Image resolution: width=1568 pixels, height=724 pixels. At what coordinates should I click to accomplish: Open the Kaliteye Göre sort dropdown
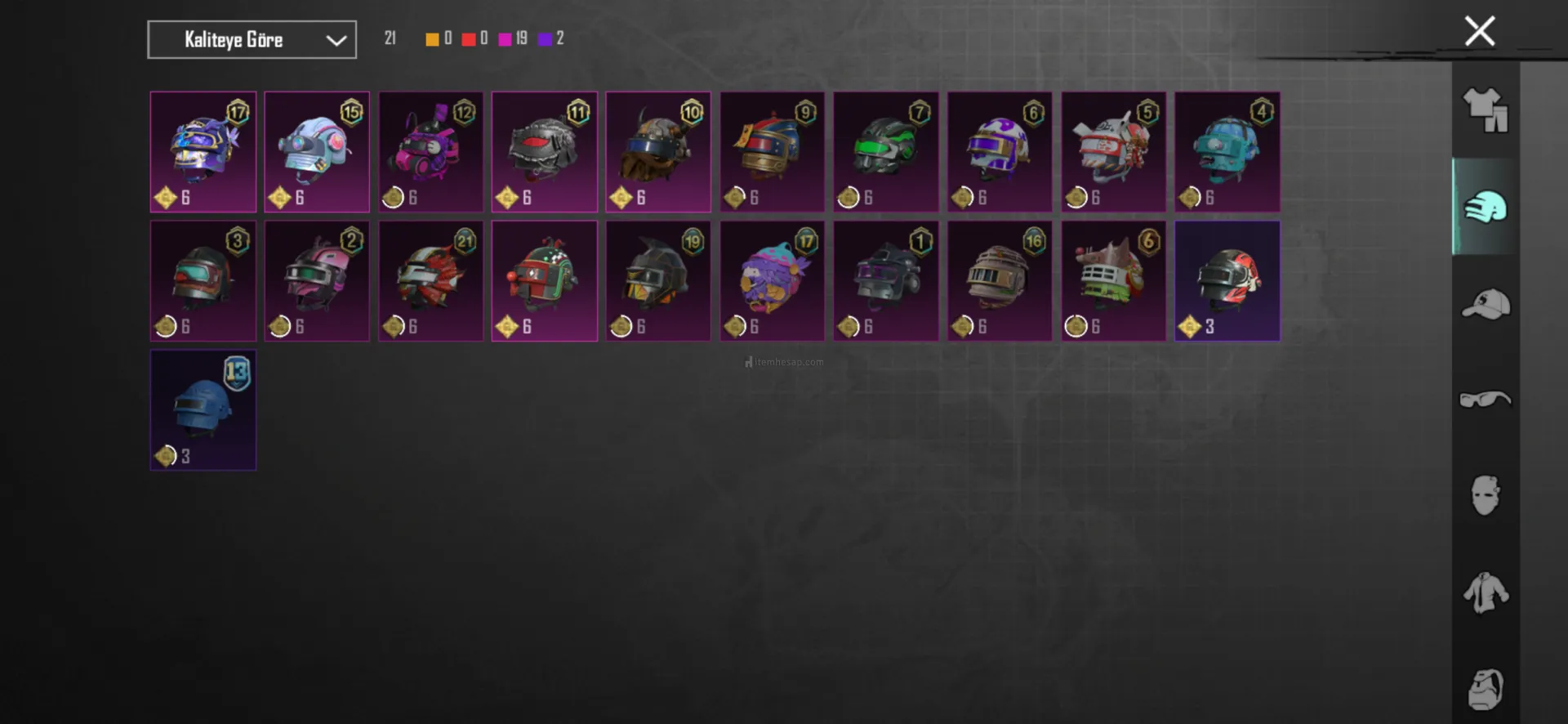(x=252, y=39)
